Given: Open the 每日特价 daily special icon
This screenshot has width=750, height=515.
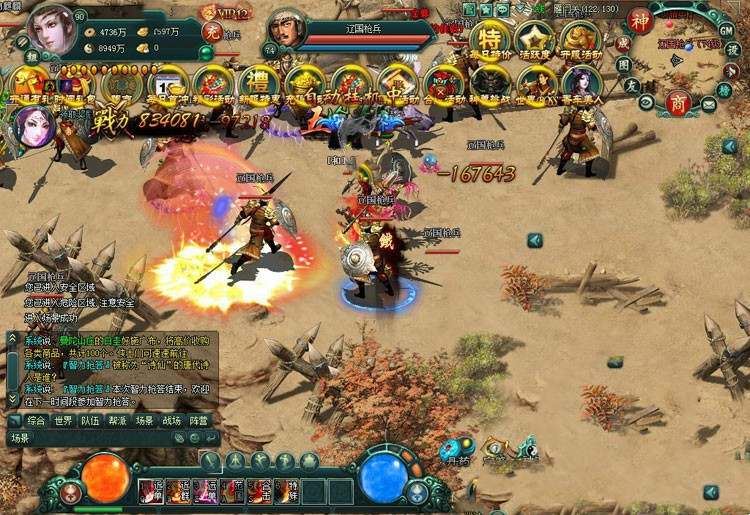Looking at the screenshot, I should coord(490,39).
